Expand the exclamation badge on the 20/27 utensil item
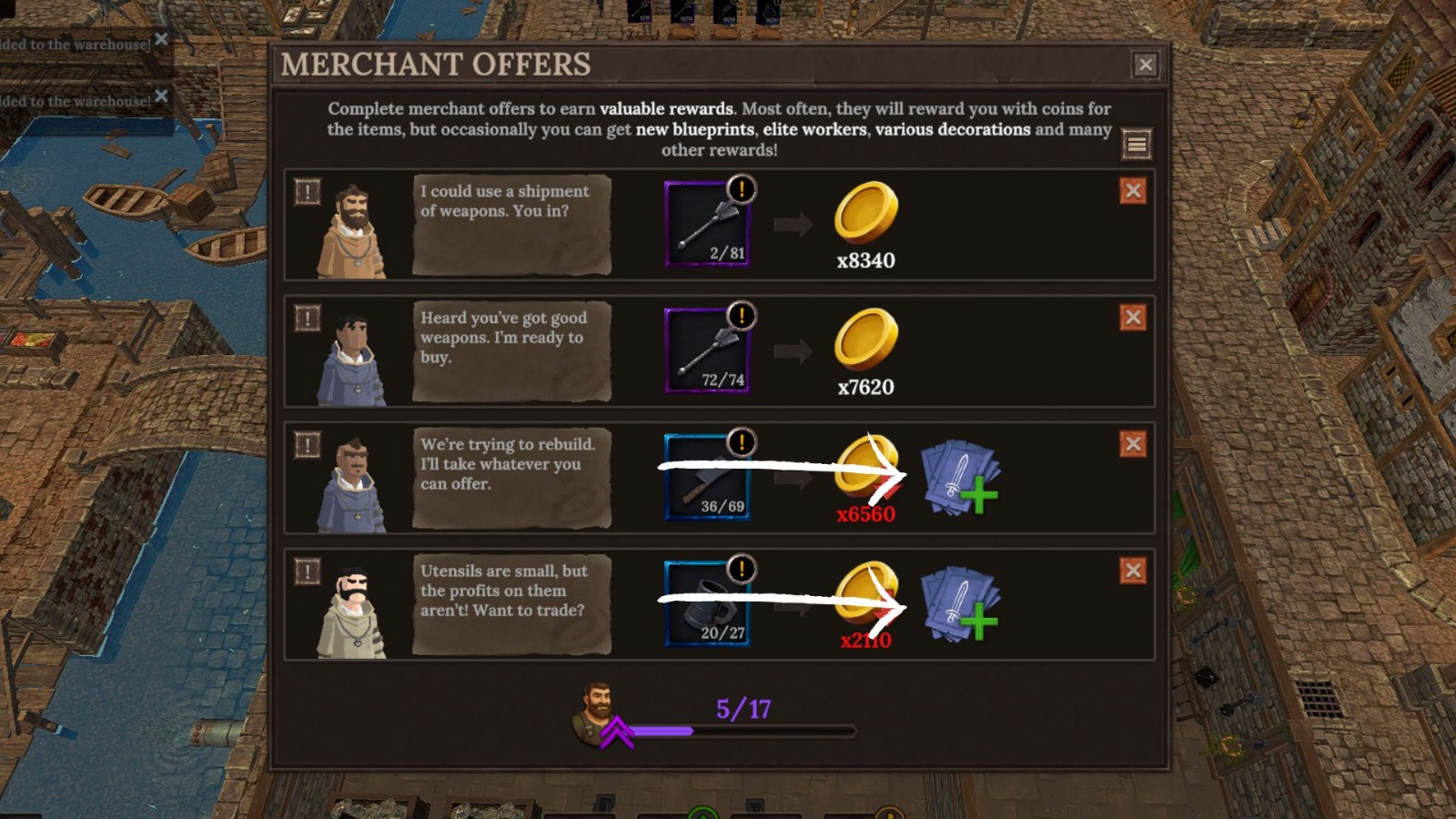 pyautogui.click(x=740, y=570)
